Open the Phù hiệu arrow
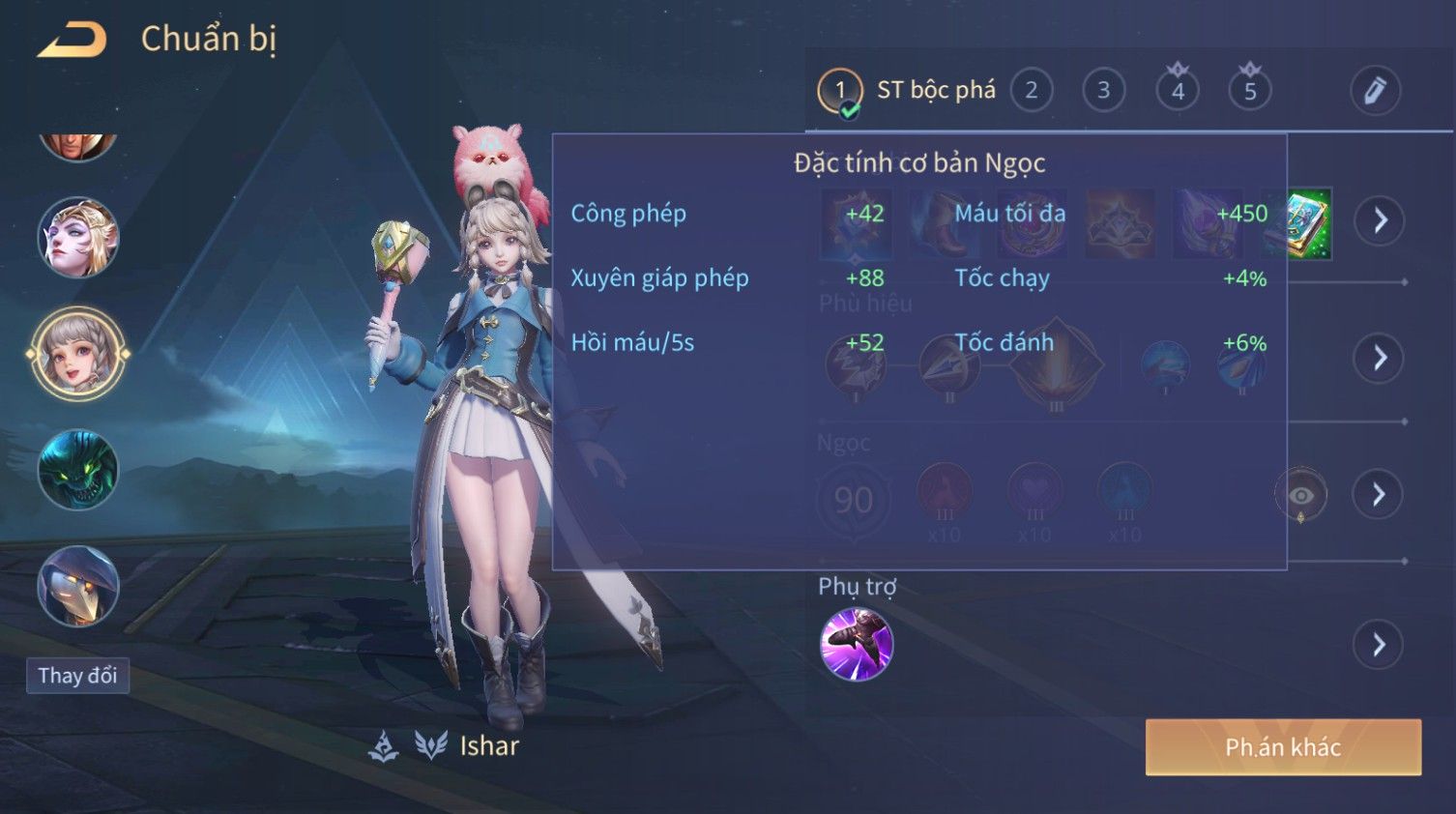Screen dimensions: 1456x814 click(x=1379, y=359)
